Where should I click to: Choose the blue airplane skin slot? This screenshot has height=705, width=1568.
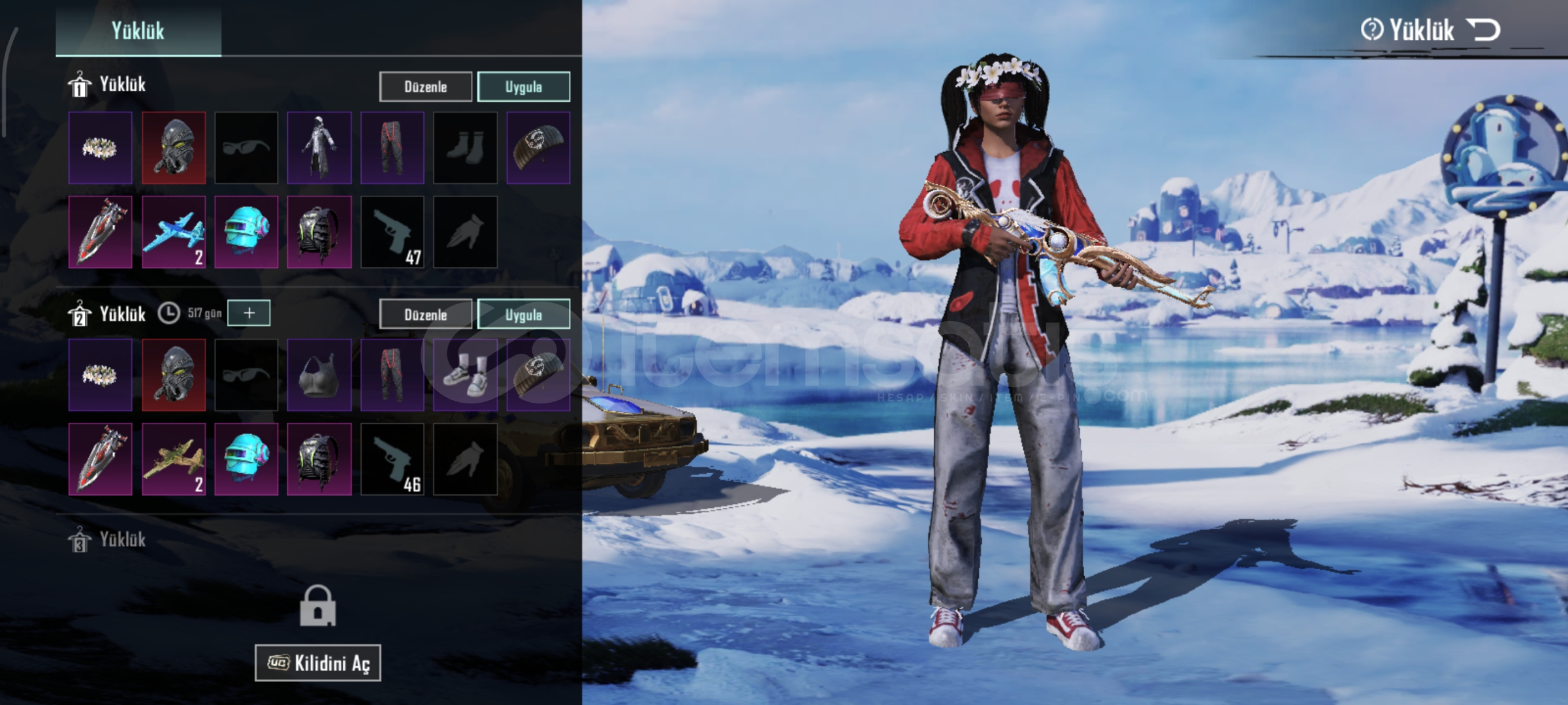pyautogui.click(x=173, y=232)
